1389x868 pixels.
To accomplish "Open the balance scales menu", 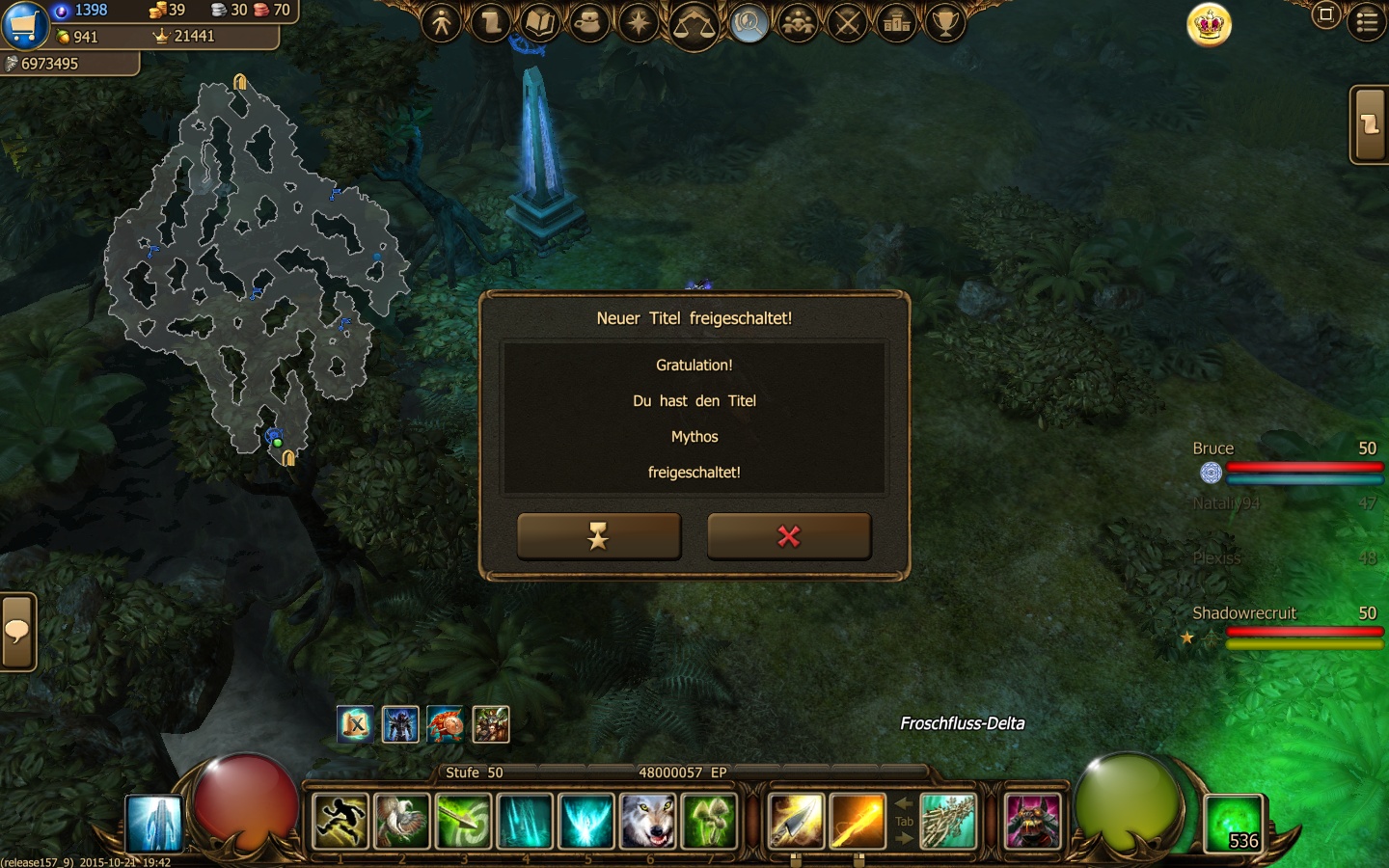I will (693, 24).
